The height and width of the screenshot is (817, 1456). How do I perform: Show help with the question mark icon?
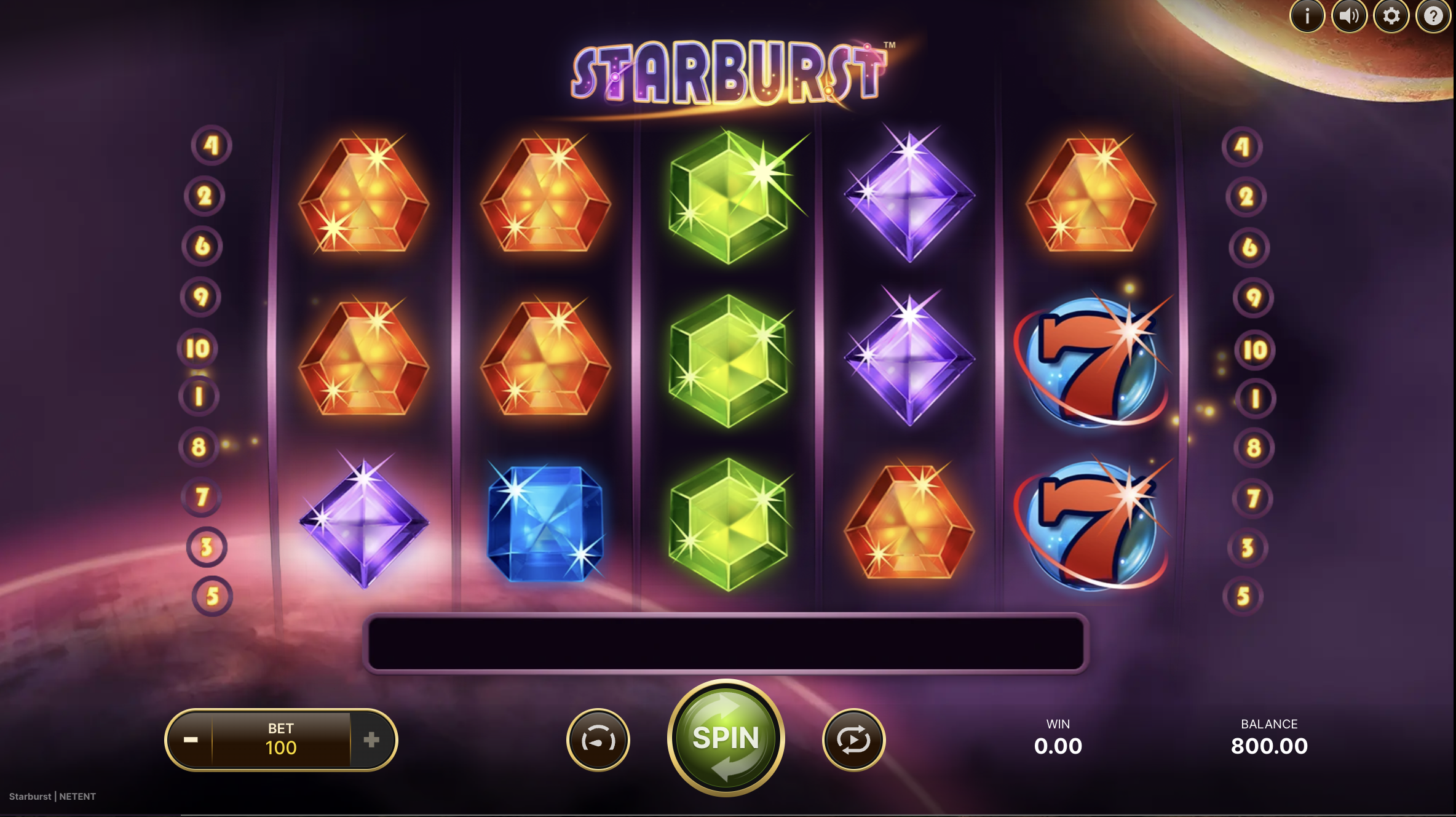tap(1433, 16)
